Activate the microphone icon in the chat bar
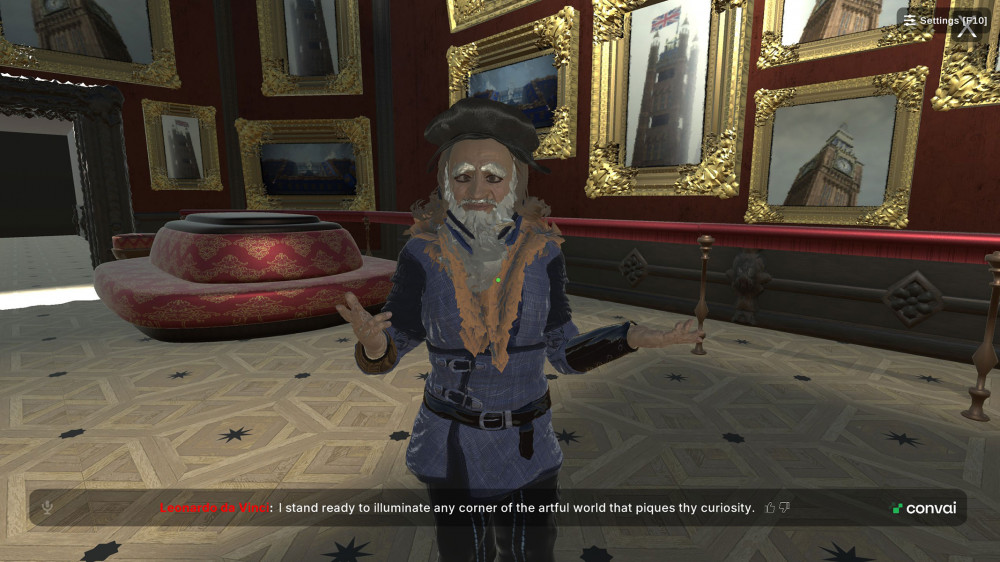1000x562 pixels. tap(47, 508)
